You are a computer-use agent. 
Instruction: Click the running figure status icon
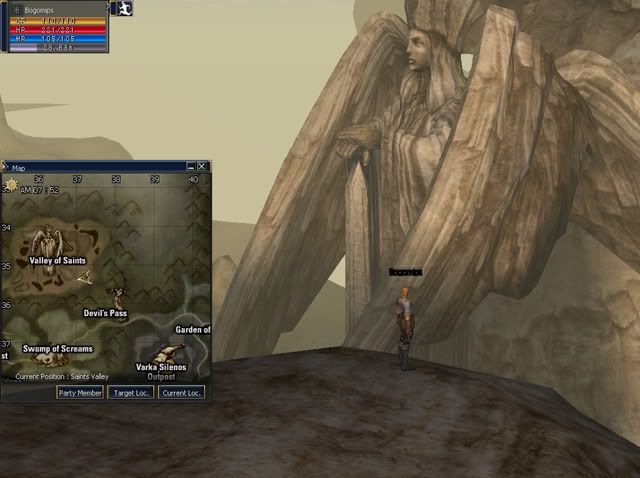[124, 8]
